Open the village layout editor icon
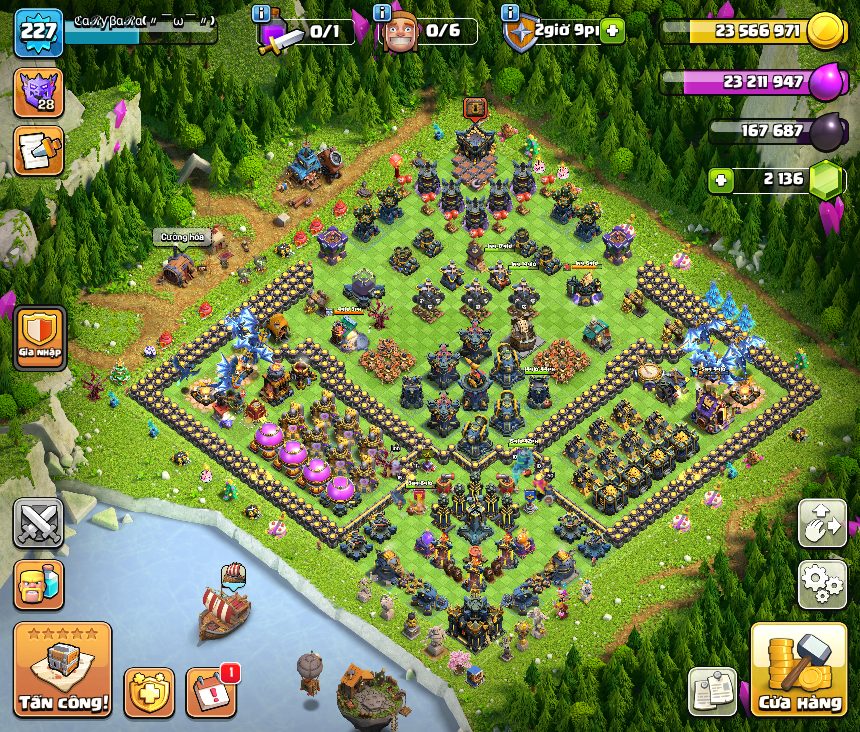Viewport: 860px width, 732px height. tap(822, 524)
